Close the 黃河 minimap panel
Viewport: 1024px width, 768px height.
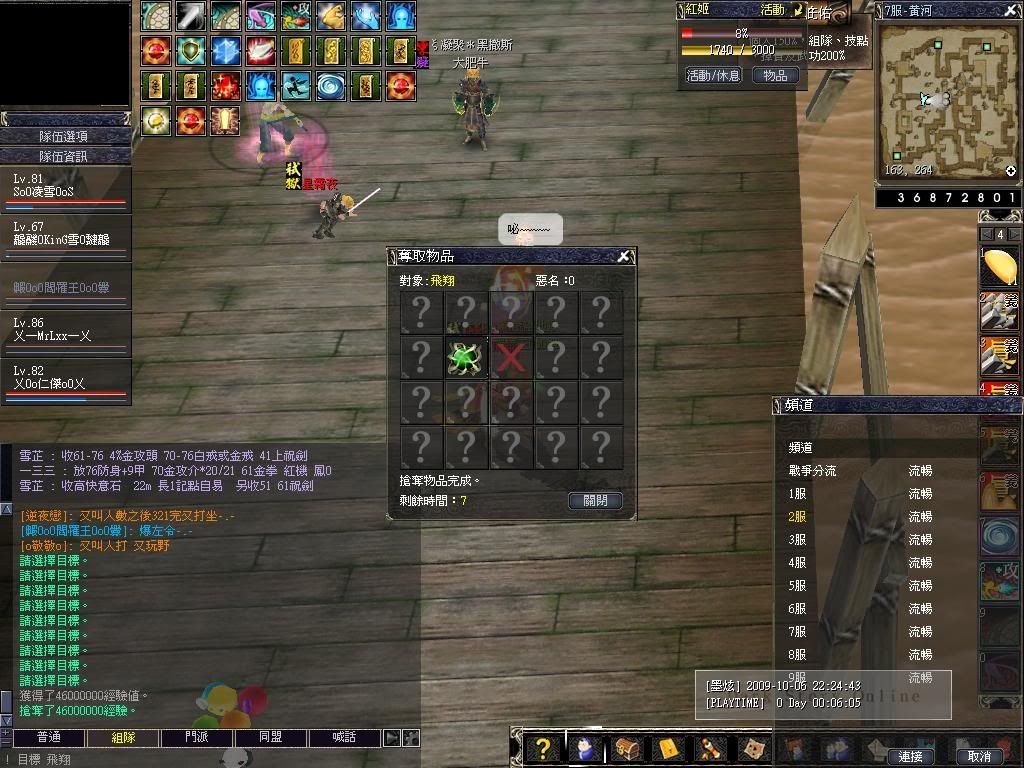1012,10
